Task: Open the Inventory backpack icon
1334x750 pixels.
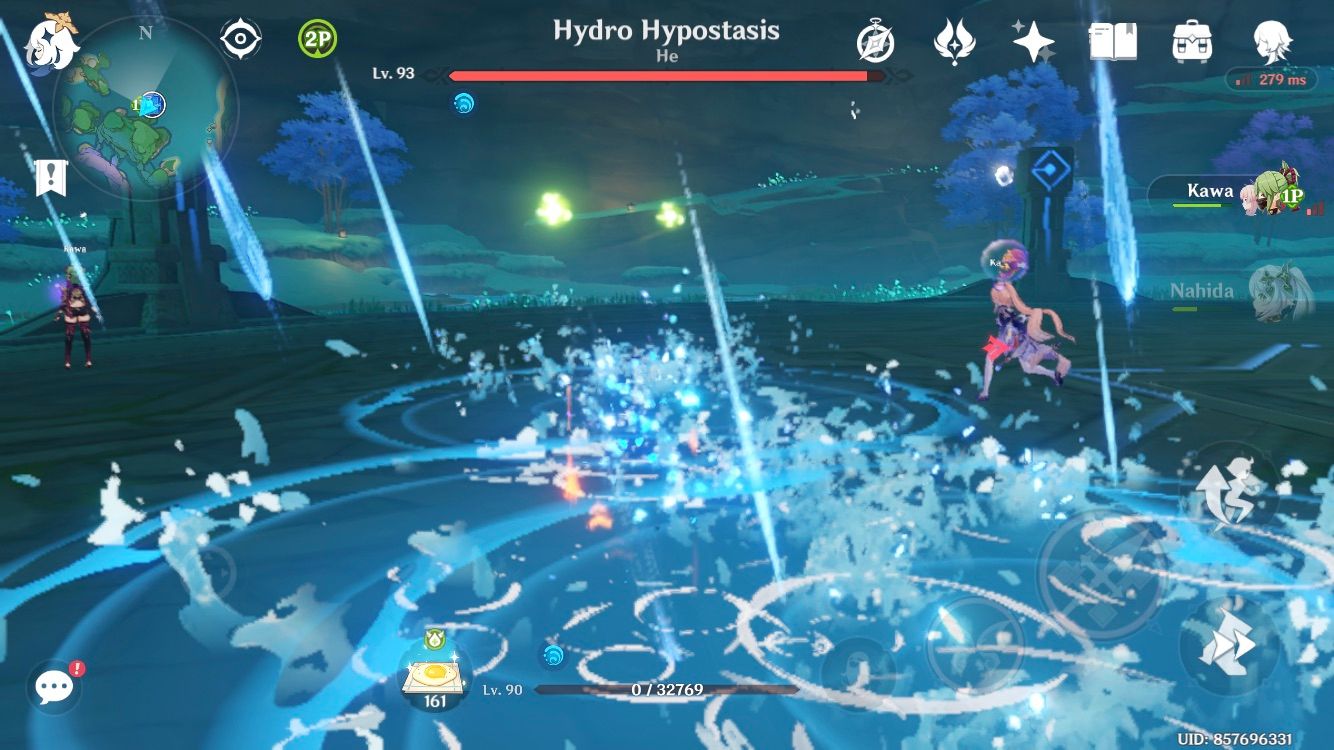Action: pos(1190,40)
